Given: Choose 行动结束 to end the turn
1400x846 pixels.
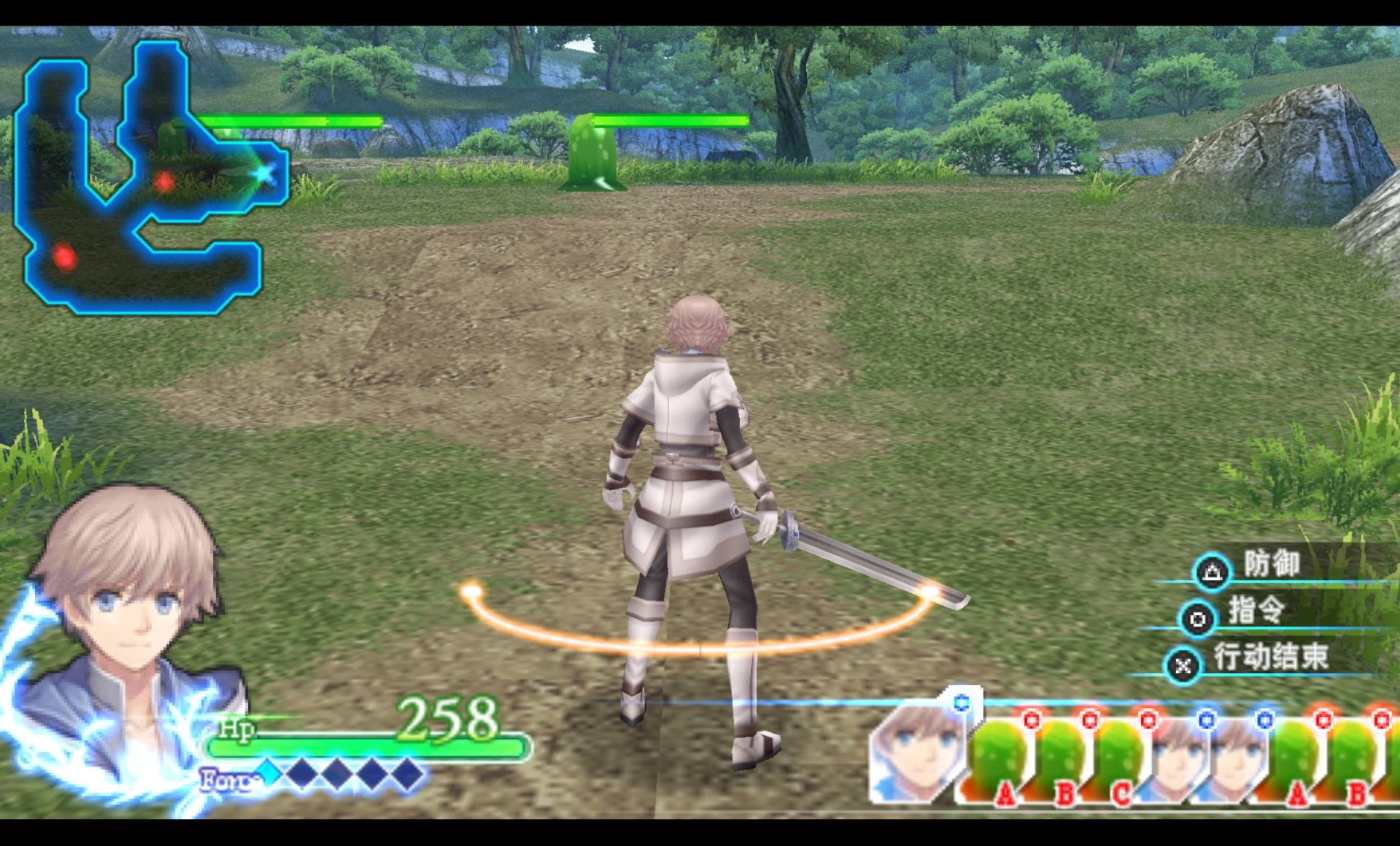Looking at the screenshot, I should pos(1268,658).
